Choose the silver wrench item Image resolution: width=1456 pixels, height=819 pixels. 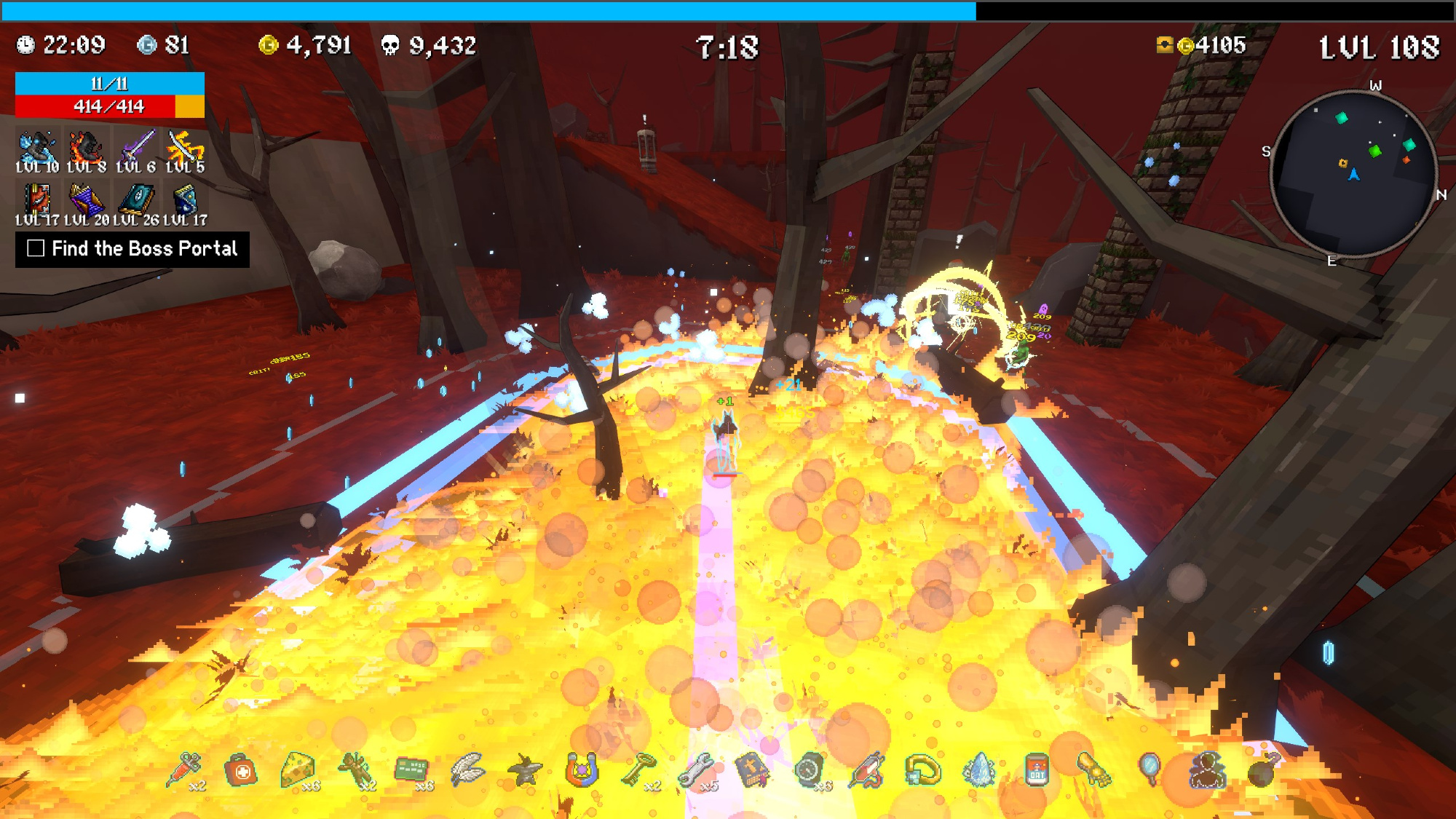coord(695,769)
